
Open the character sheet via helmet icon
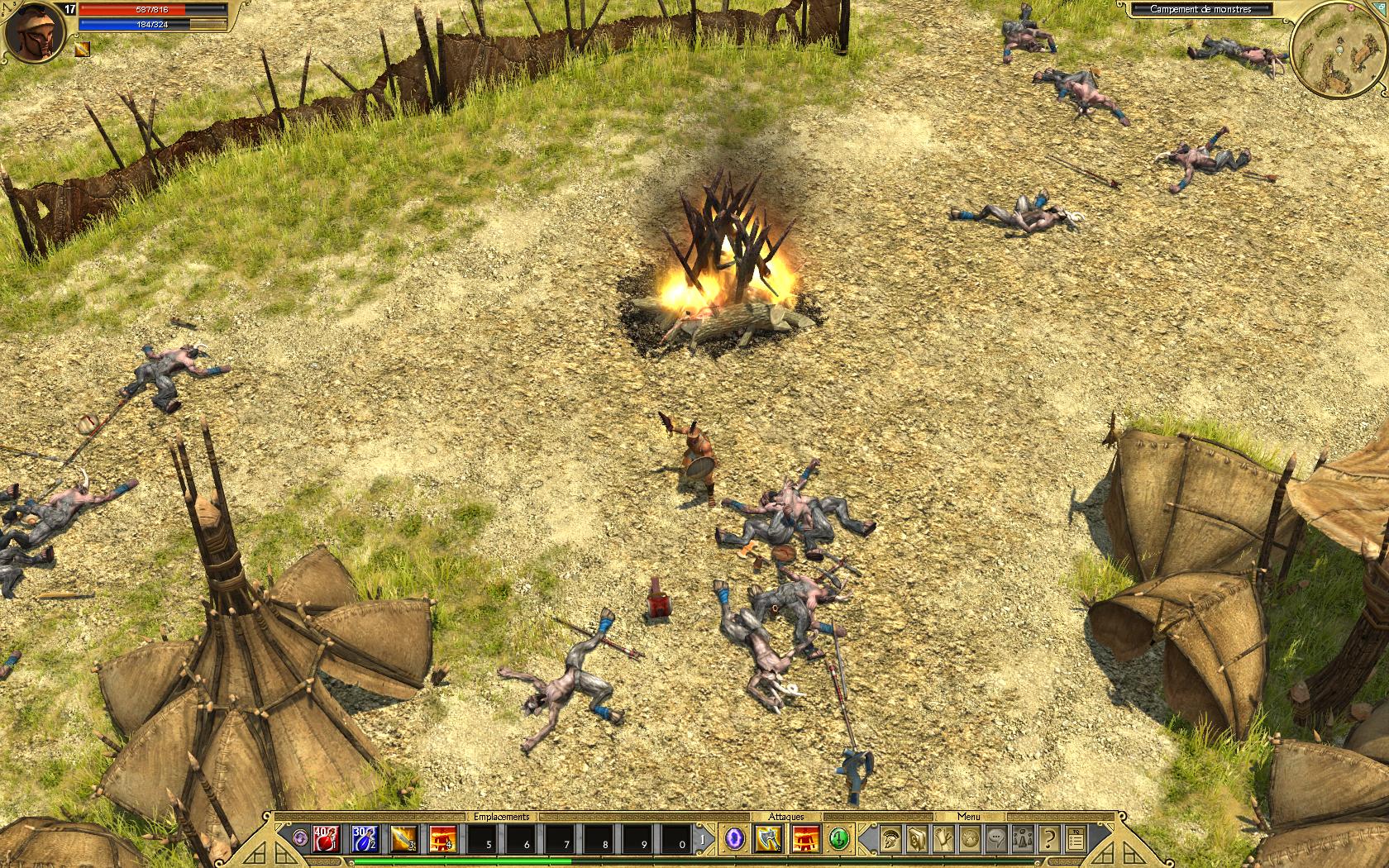point(890,839)
